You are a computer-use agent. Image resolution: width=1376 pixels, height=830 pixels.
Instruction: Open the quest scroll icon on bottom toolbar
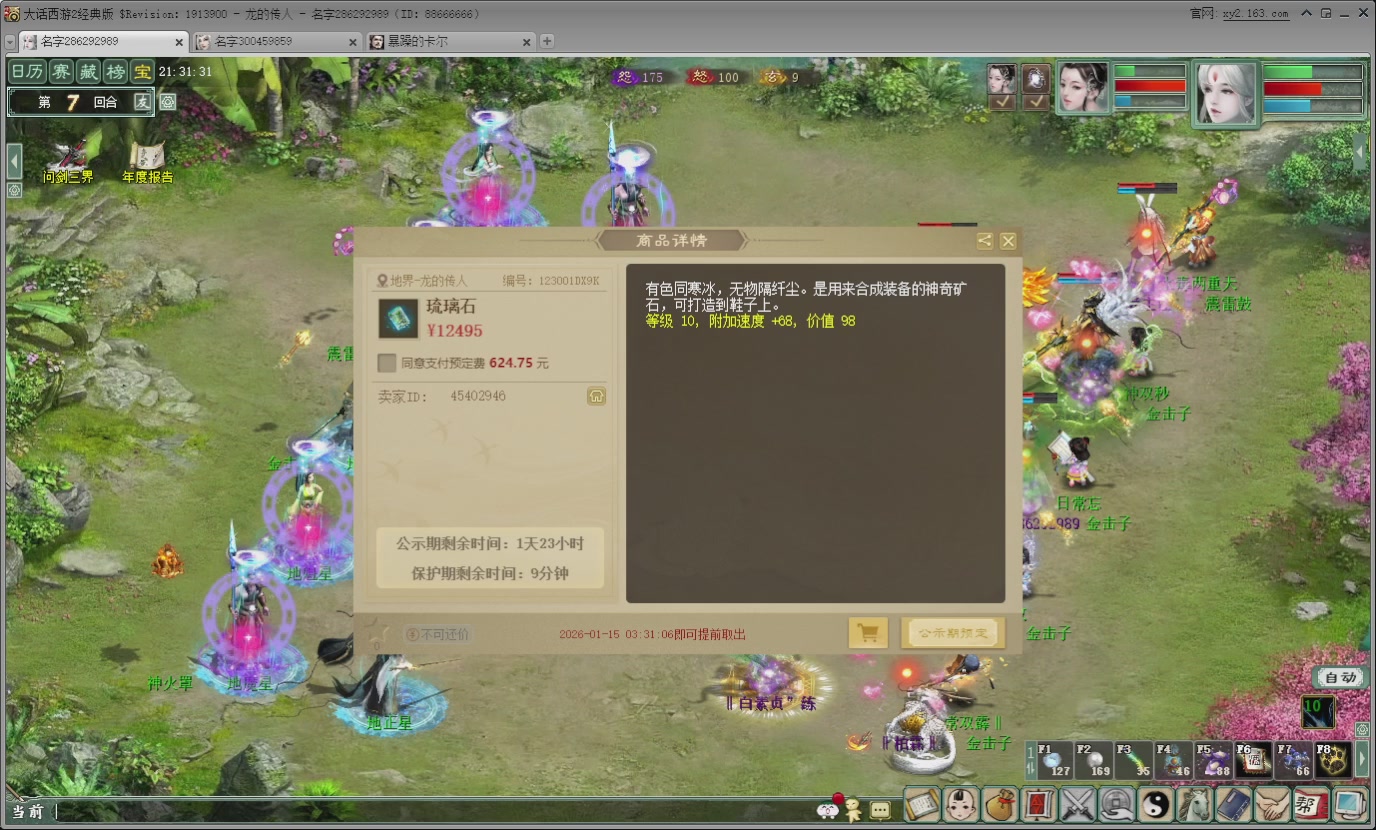pyautogui.click(x=921, y=805)
